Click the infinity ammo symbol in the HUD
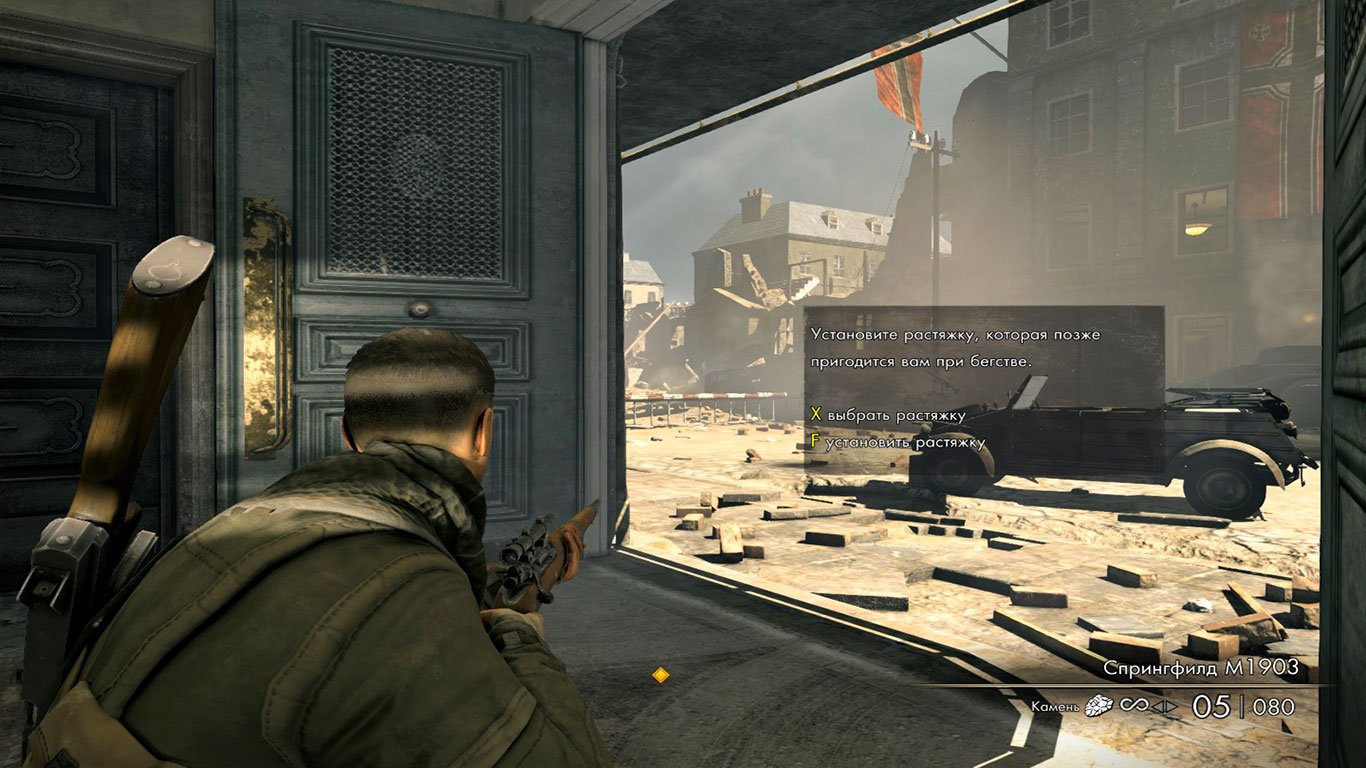Screen dimensions: 1366x768 tap(1134, 706)
